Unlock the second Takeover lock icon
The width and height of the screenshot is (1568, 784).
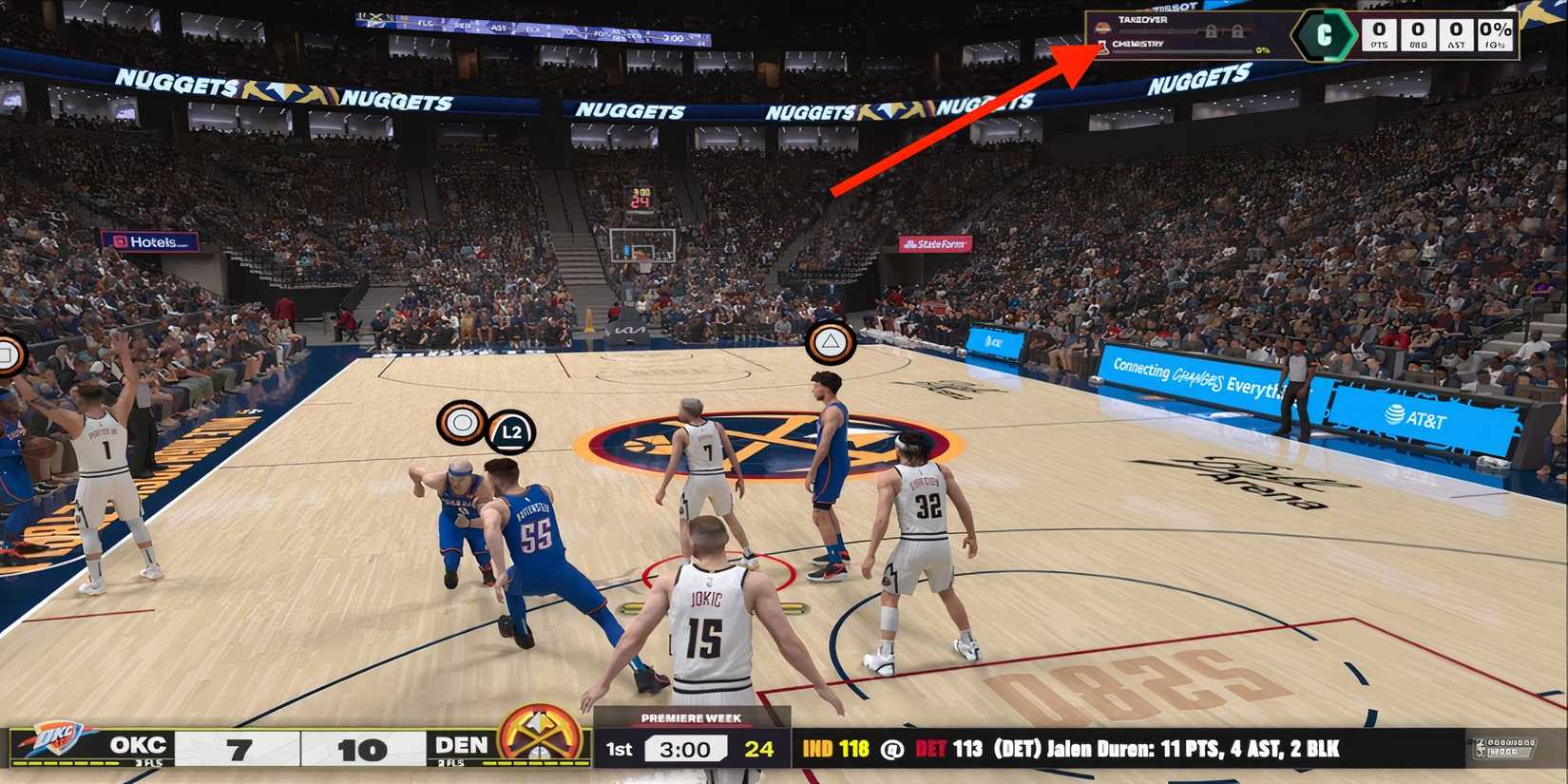click(1239, 31)
